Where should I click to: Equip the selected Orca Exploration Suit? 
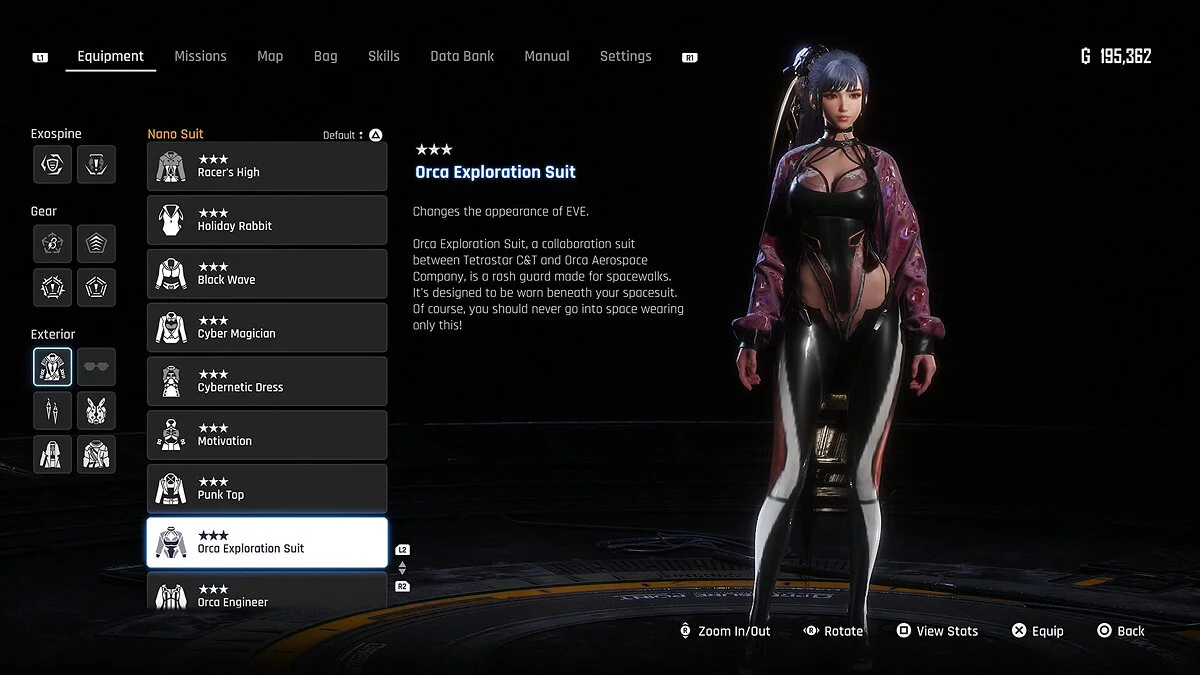[1037, 631]
